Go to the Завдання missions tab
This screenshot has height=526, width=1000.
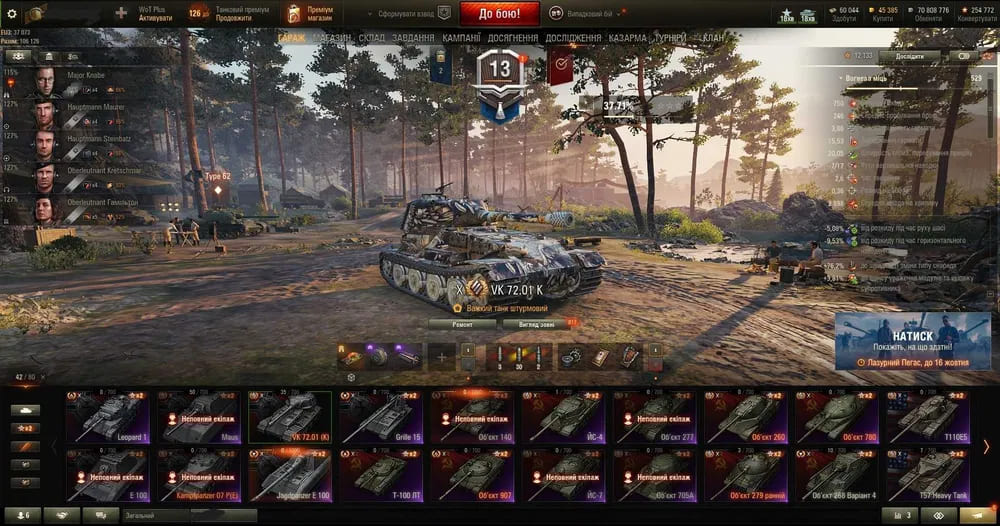click(413, 38)
